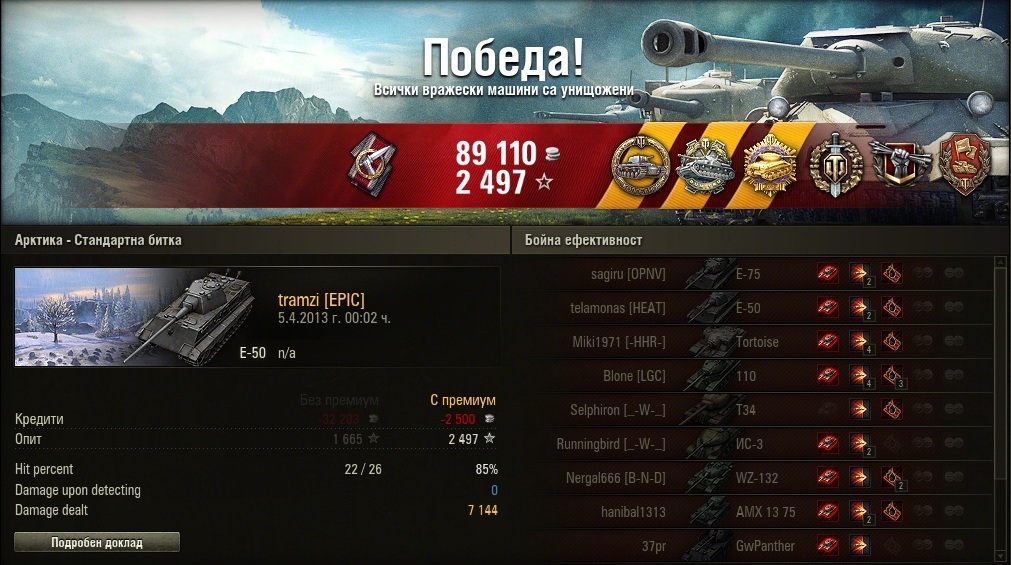Show the third gold tank medal
Viewport: 1011px width, 565px height.
(x=770, y=166)
